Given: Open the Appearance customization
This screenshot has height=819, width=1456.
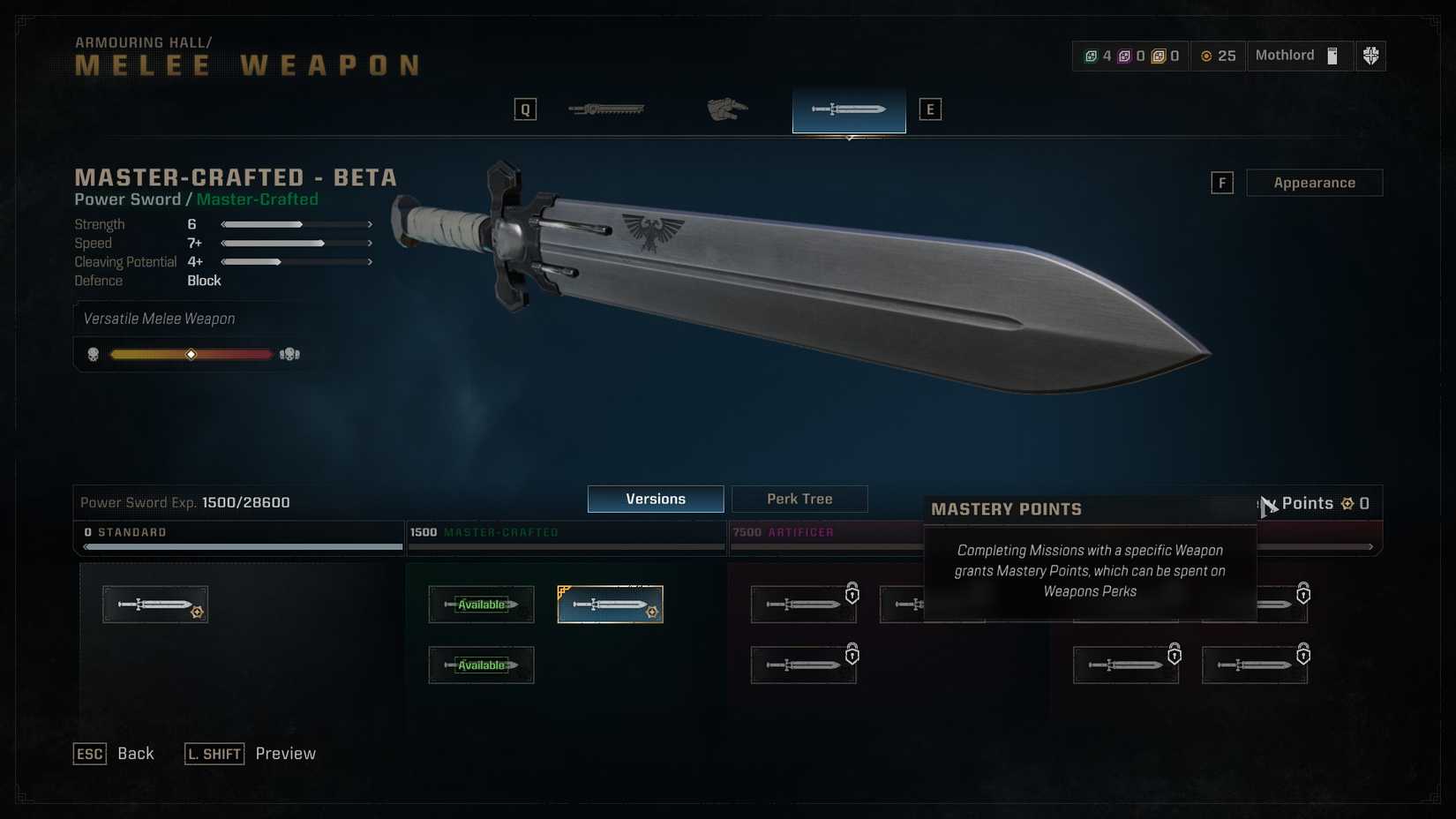Looking at the screenshot, I should [1313, 183].
